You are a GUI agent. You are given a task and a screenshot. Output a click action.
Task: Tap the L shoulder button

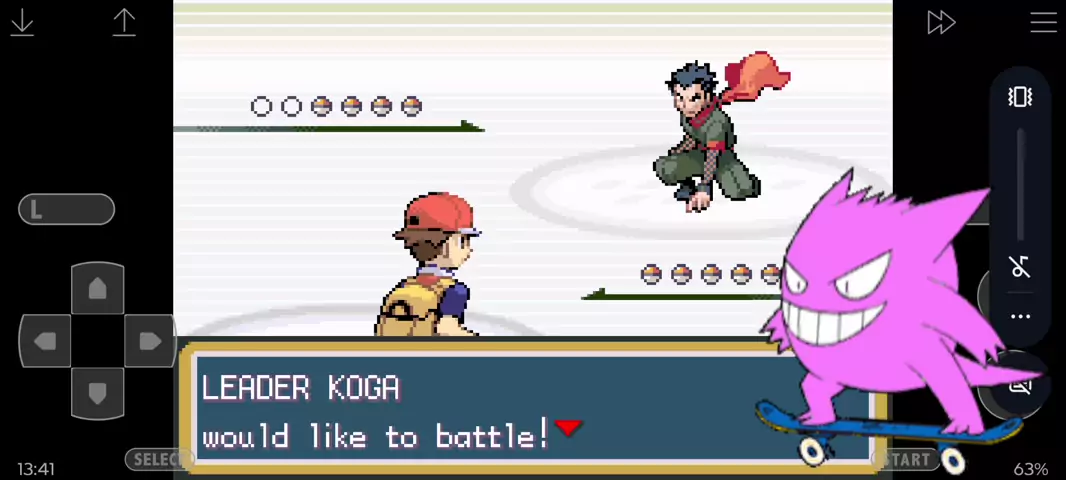click(66, 209)
